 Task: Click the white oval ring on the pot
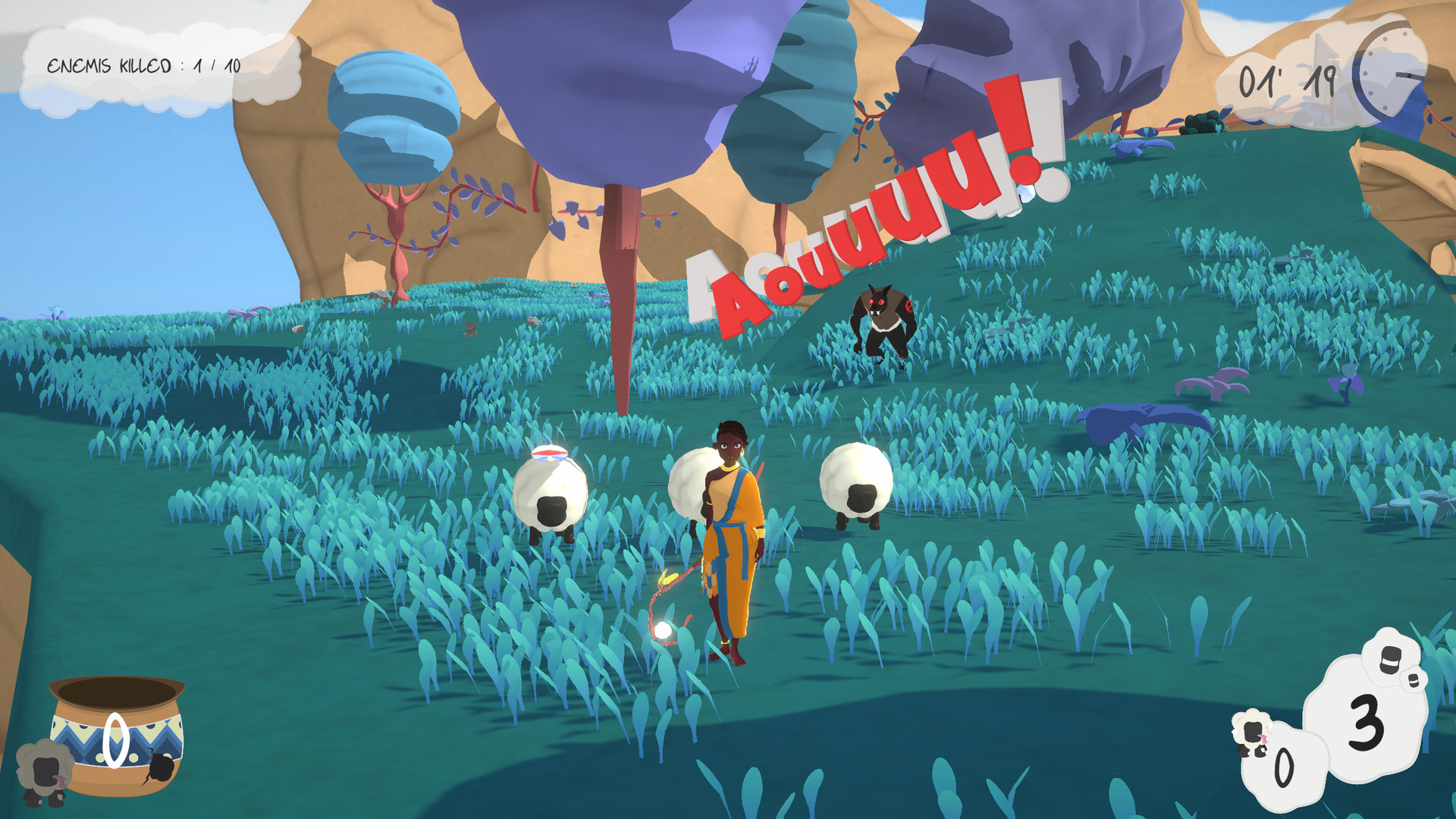pyautogui.click(x=115, y=739)
